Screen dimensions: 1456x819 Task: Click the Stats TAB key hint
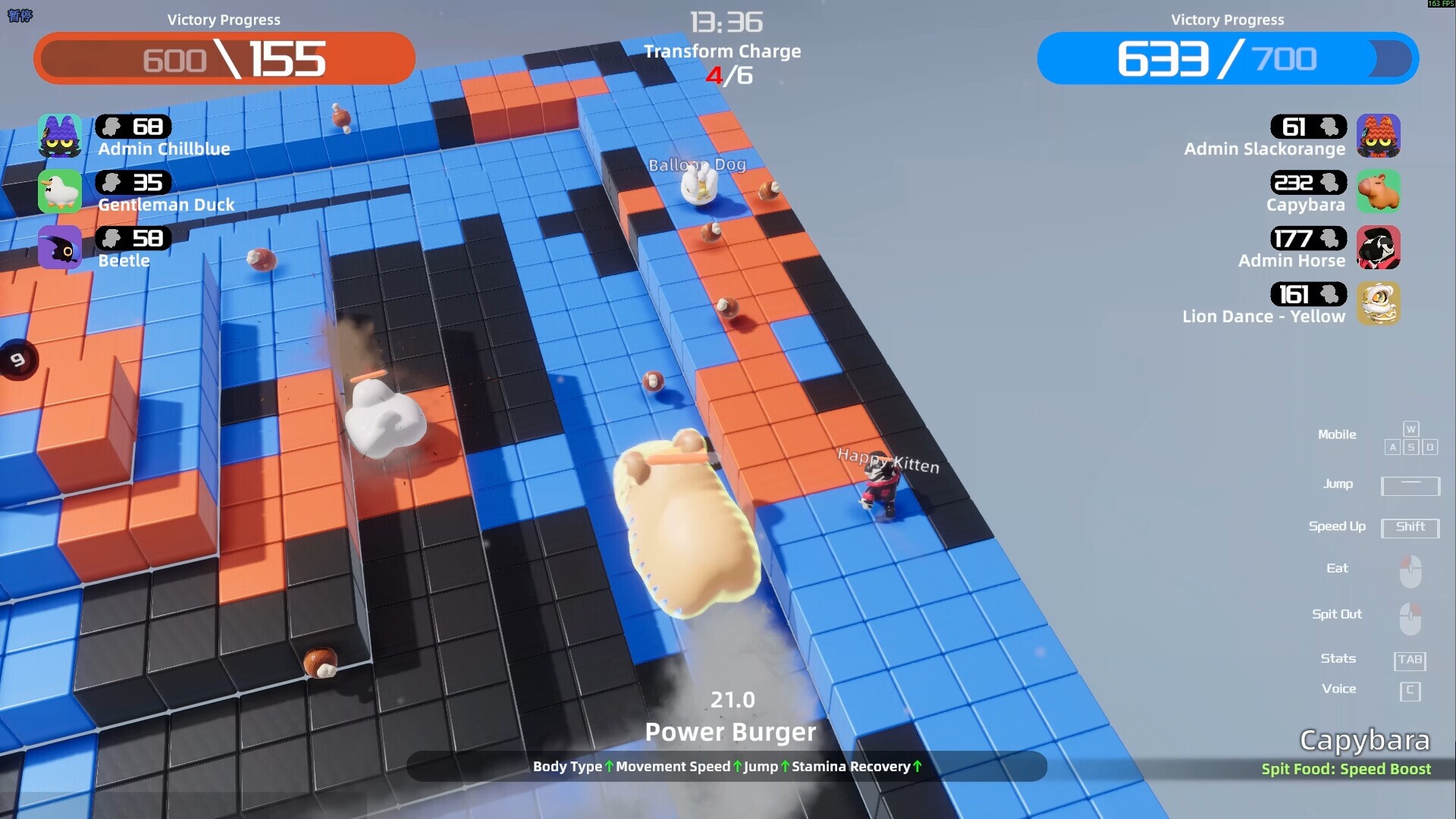click(1410, 660)
